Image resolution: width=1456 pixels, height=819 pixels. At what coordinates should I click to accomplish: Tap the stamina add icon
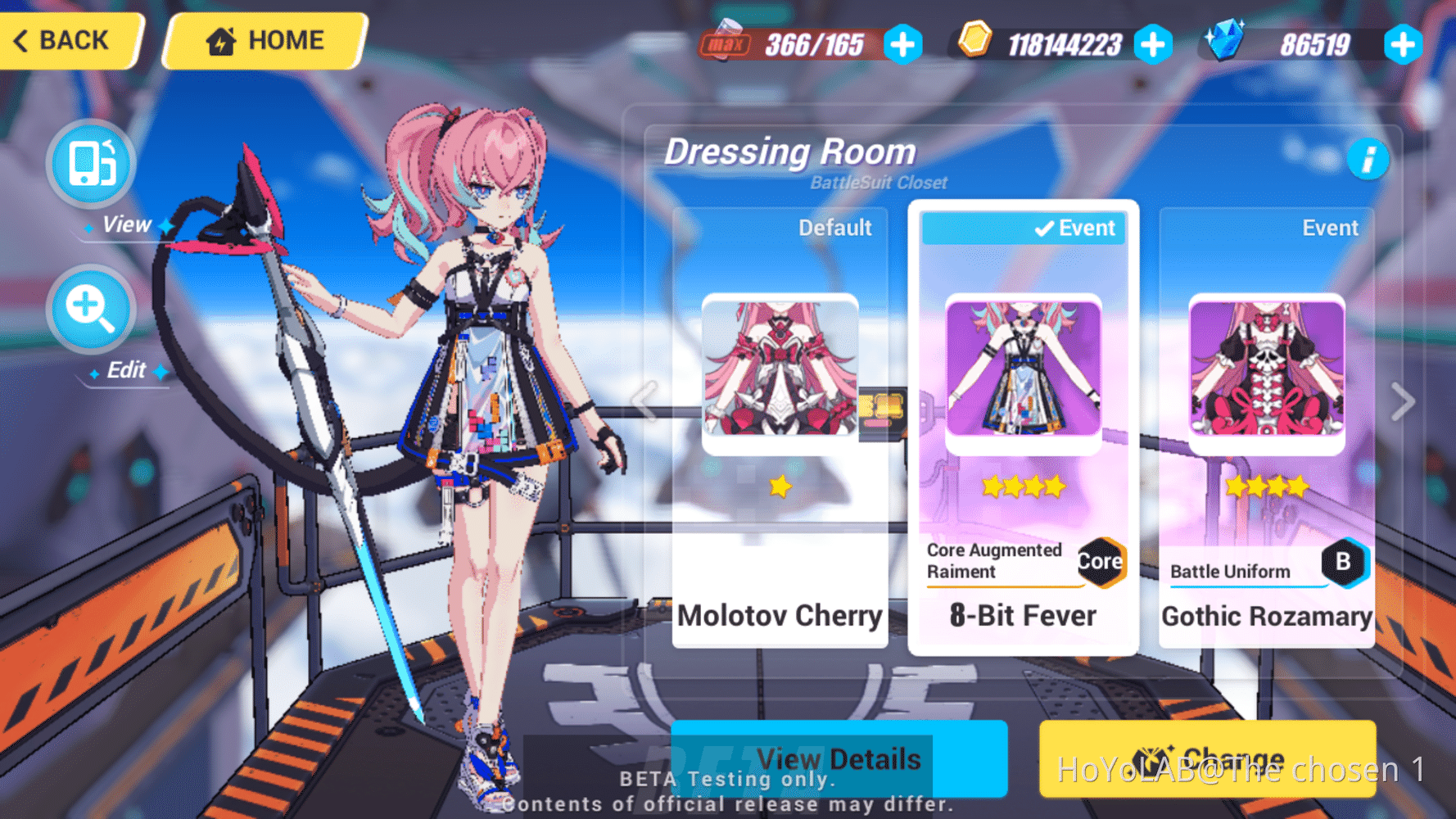point(902,46)
